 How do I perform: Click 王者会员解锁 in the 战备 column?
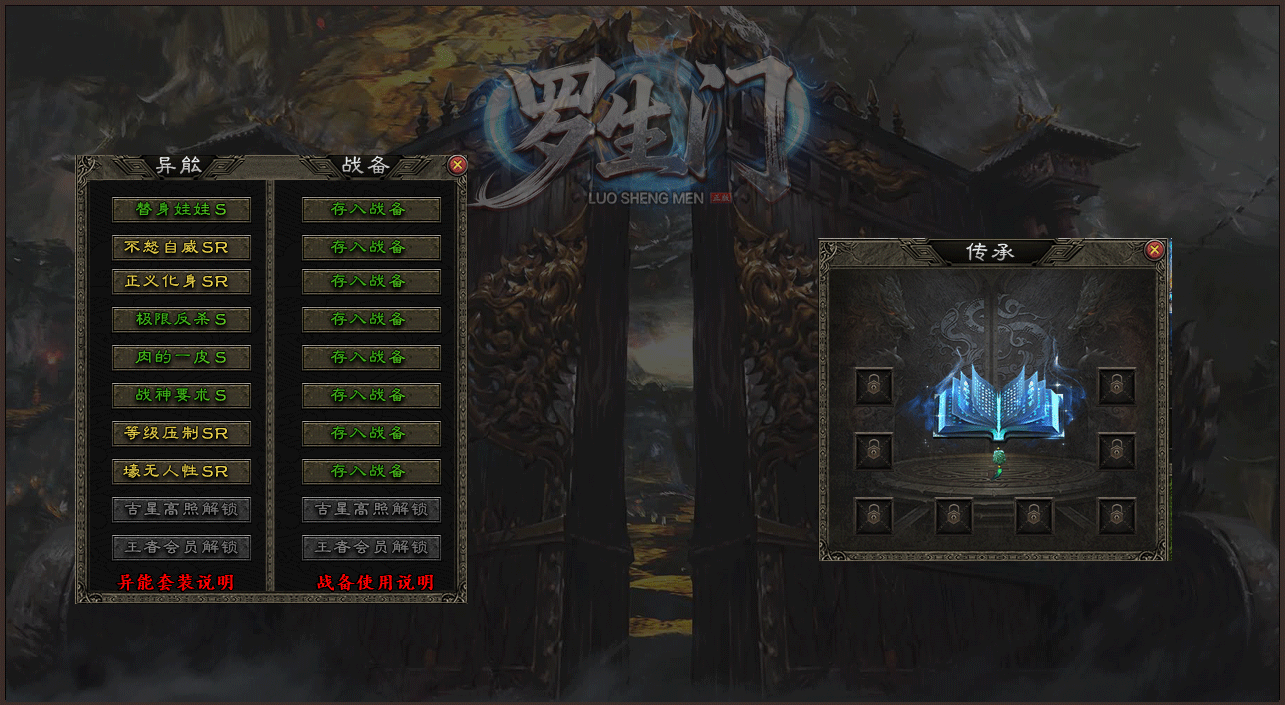tap(371, 548)
